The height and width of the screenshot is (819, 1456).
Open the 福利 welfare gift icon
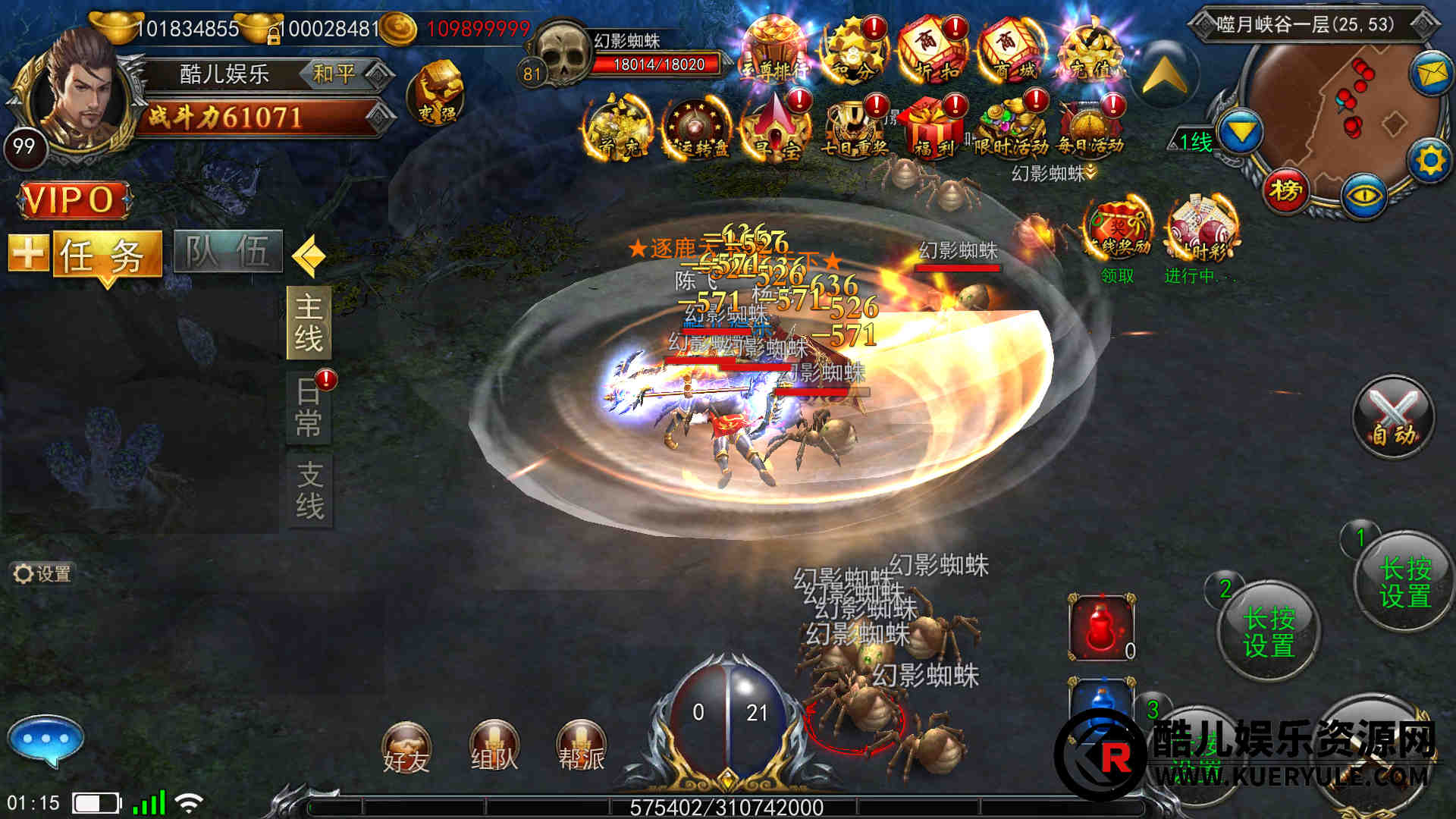coord(934,126)
